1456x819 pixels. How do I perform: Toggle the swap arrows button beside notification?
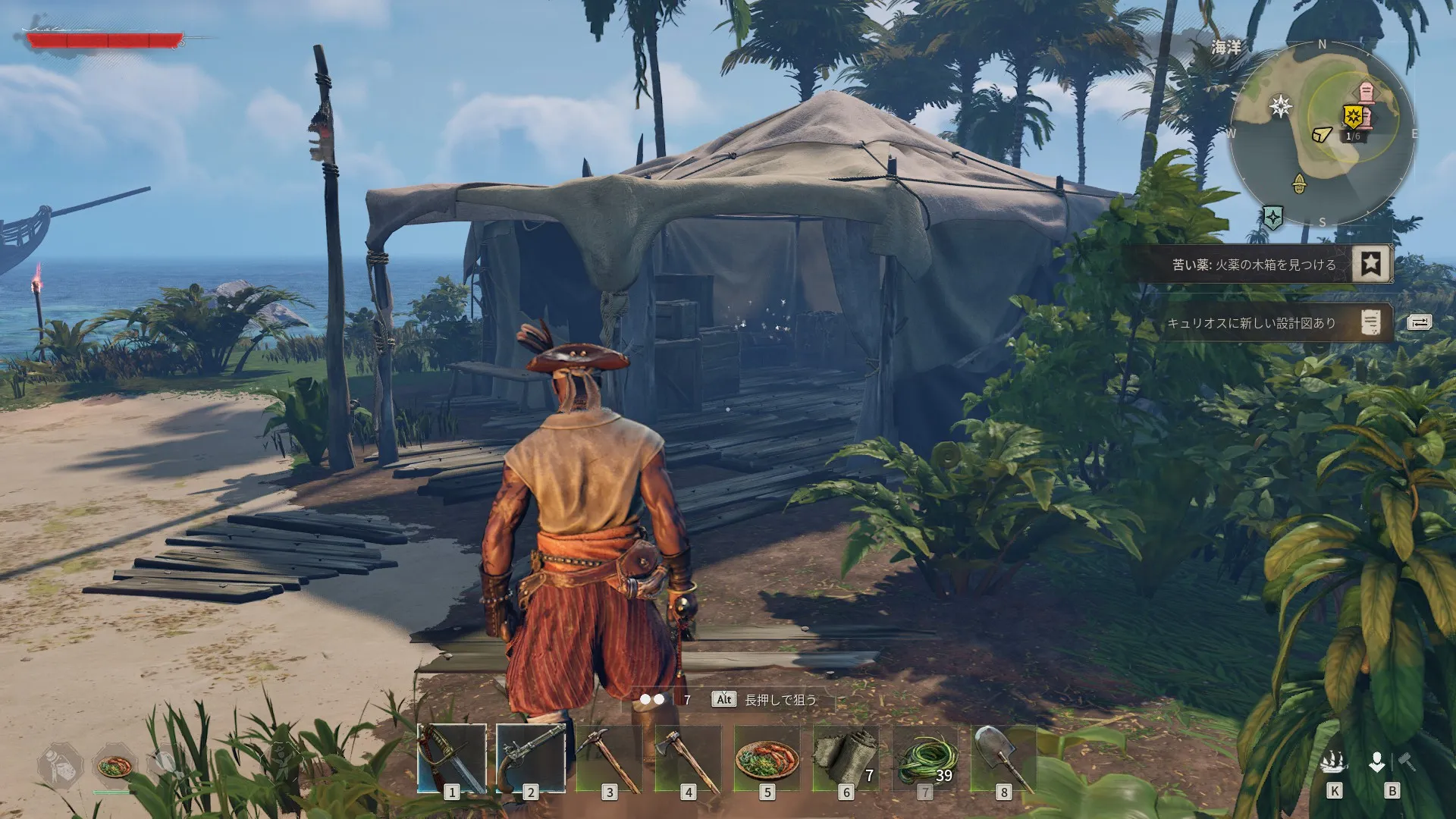(x=1419, y=323)
